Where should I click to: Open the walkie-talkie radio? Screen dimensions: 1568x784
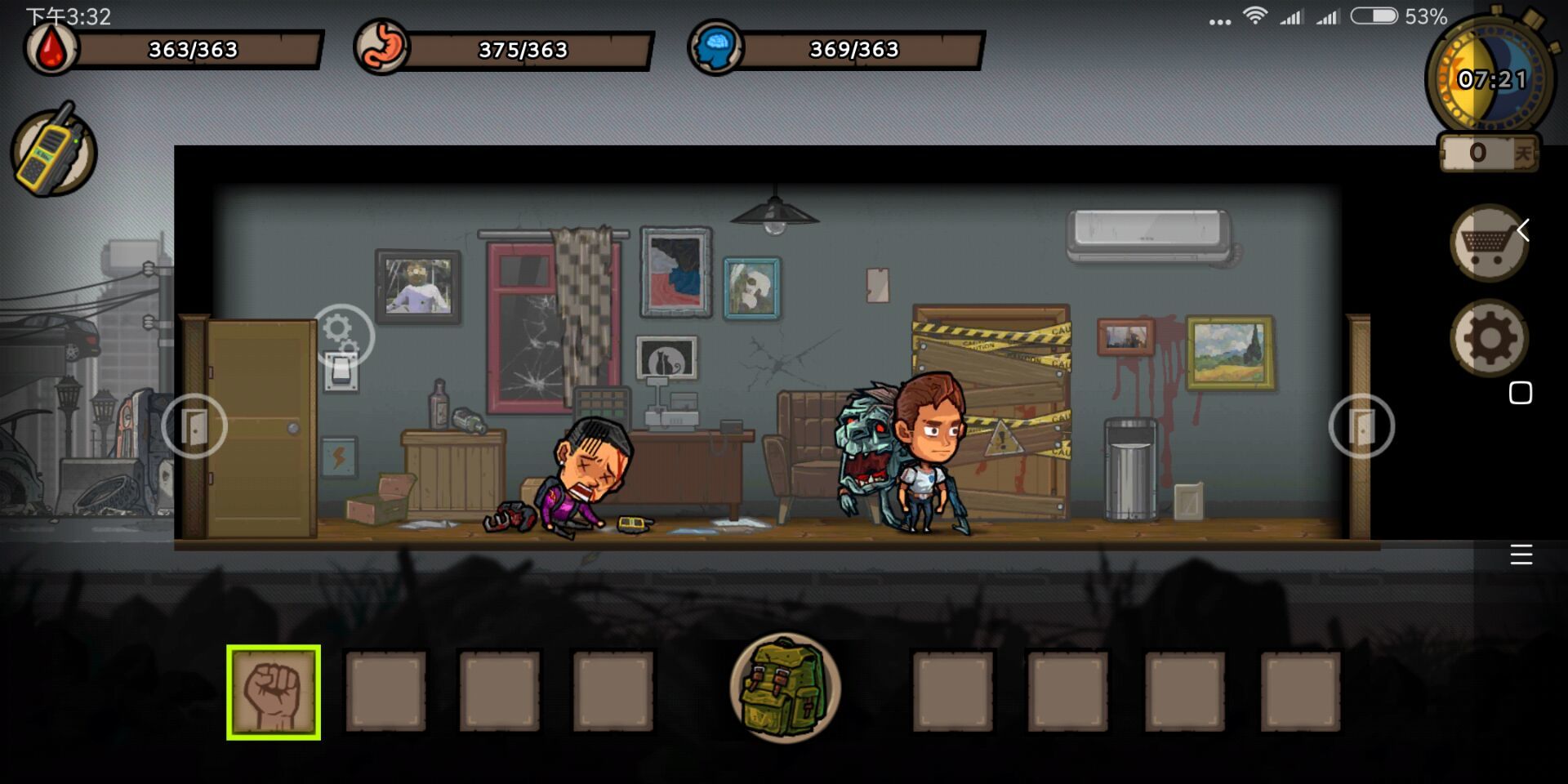click(54, 151)
